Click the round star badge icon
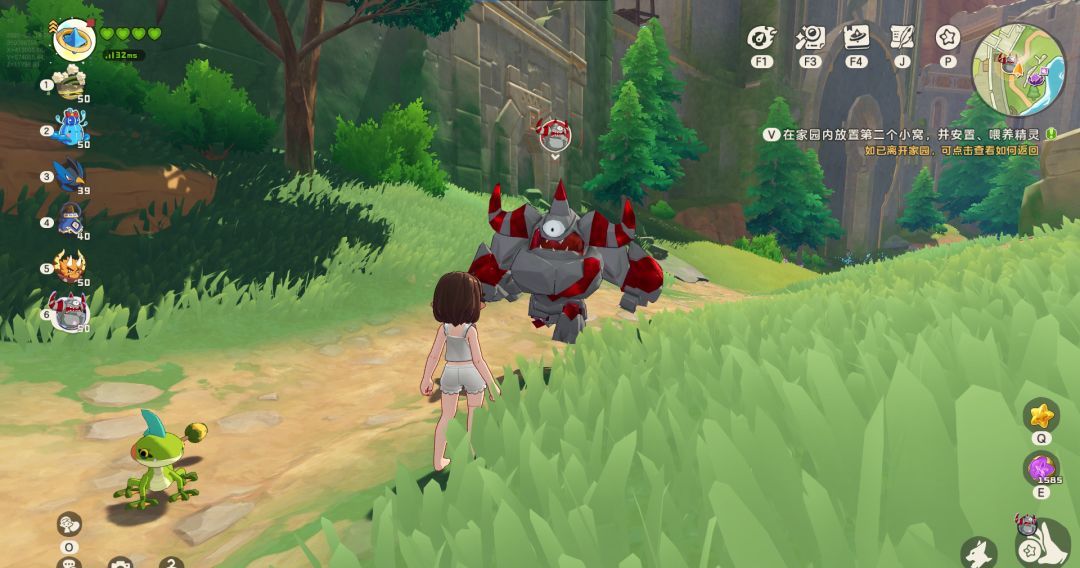1080x568 pixels. [x=947, y=39]
